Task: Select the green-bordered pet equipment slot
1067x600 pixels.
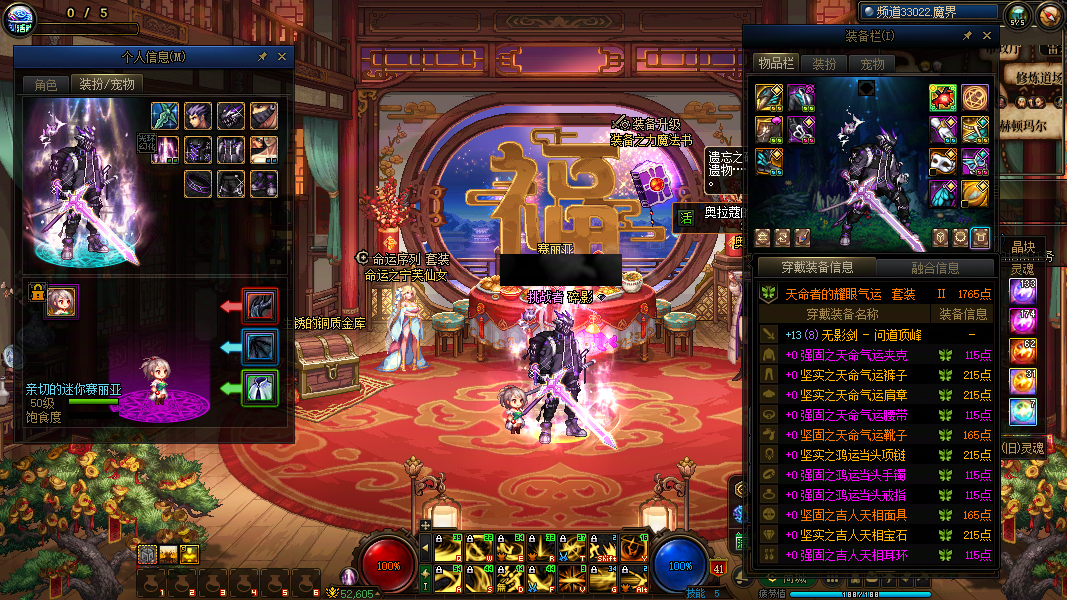Action: [260, 387]
